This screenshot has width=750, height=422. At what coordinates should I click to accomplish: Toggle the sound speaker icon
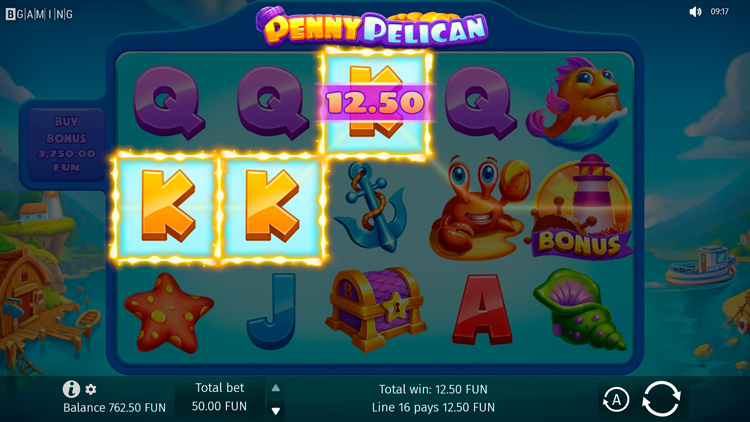(x=695, y=12)
